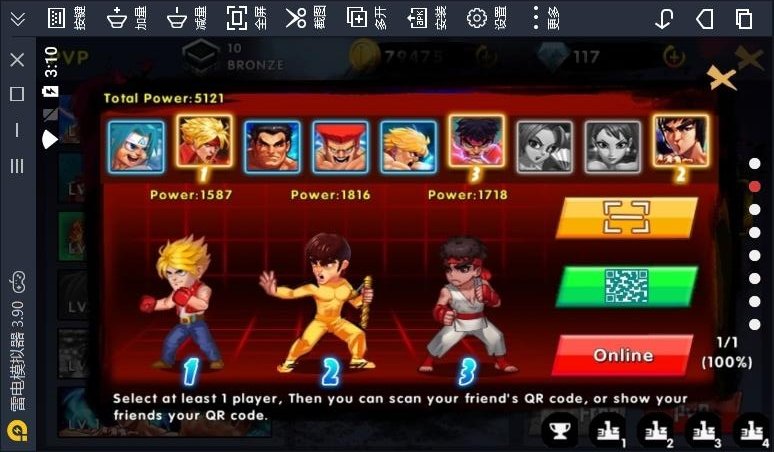Select the podium icon numbered 4

coord(752,431)
